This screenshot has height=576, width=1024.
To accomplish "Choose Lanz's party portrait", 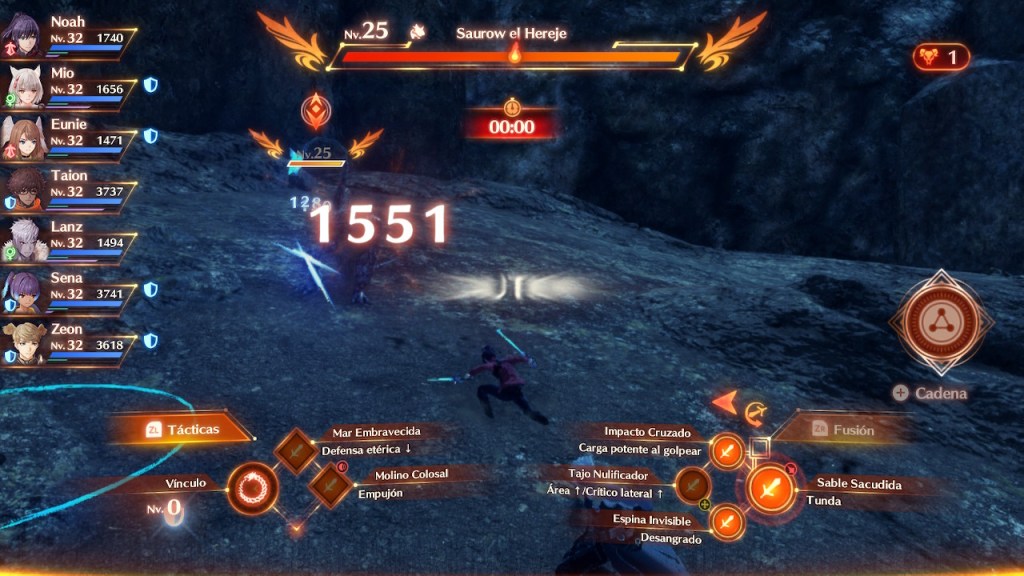I will [22, 240].
